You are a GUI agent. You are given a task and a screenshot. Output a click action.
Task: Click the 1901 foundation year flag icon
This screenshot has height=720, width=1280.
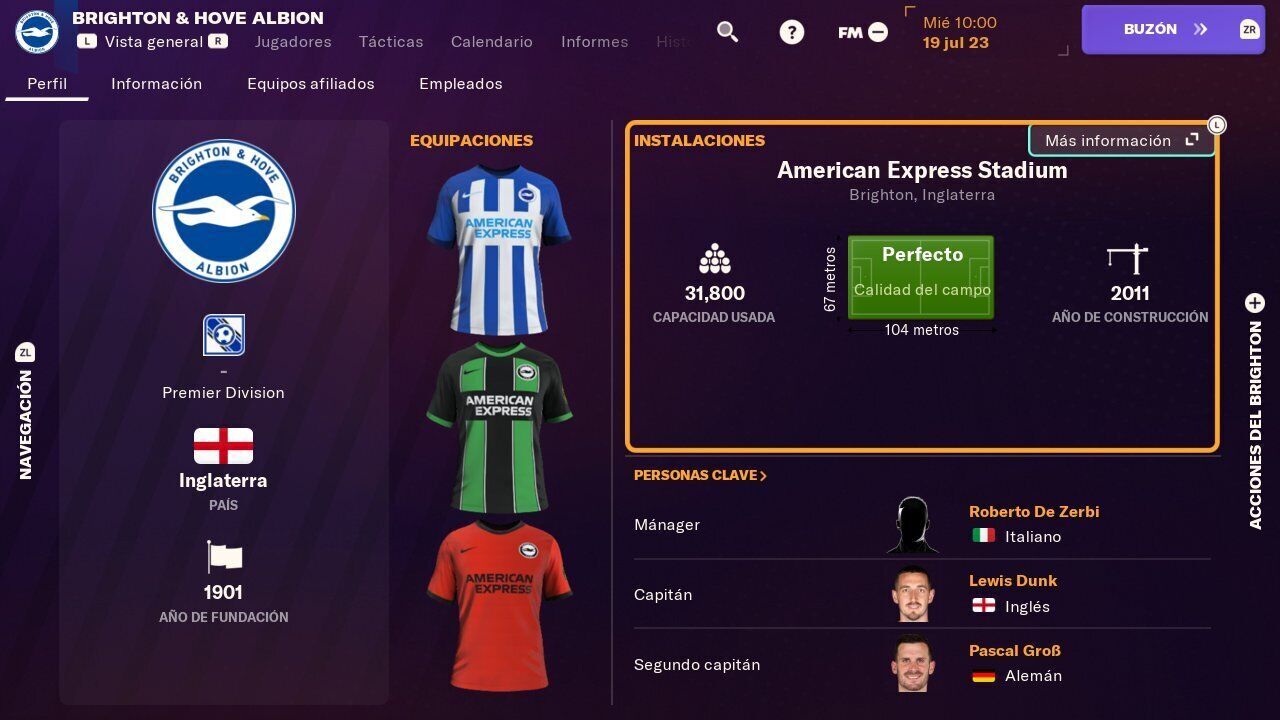223,557
